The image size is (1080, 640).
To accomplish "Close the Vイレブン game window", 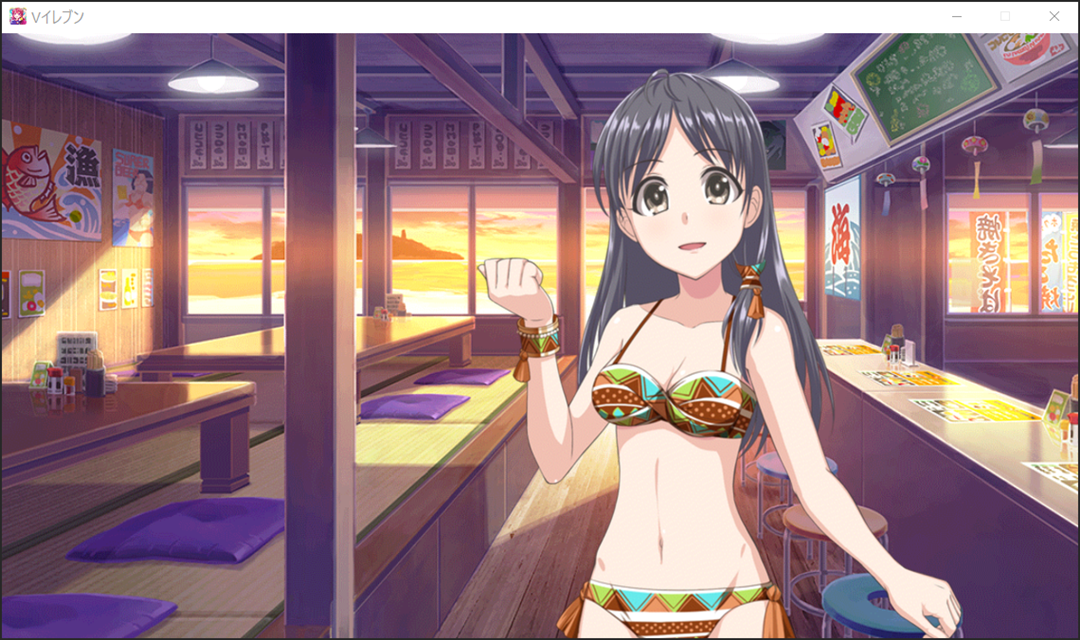I will pos(1053,16).
